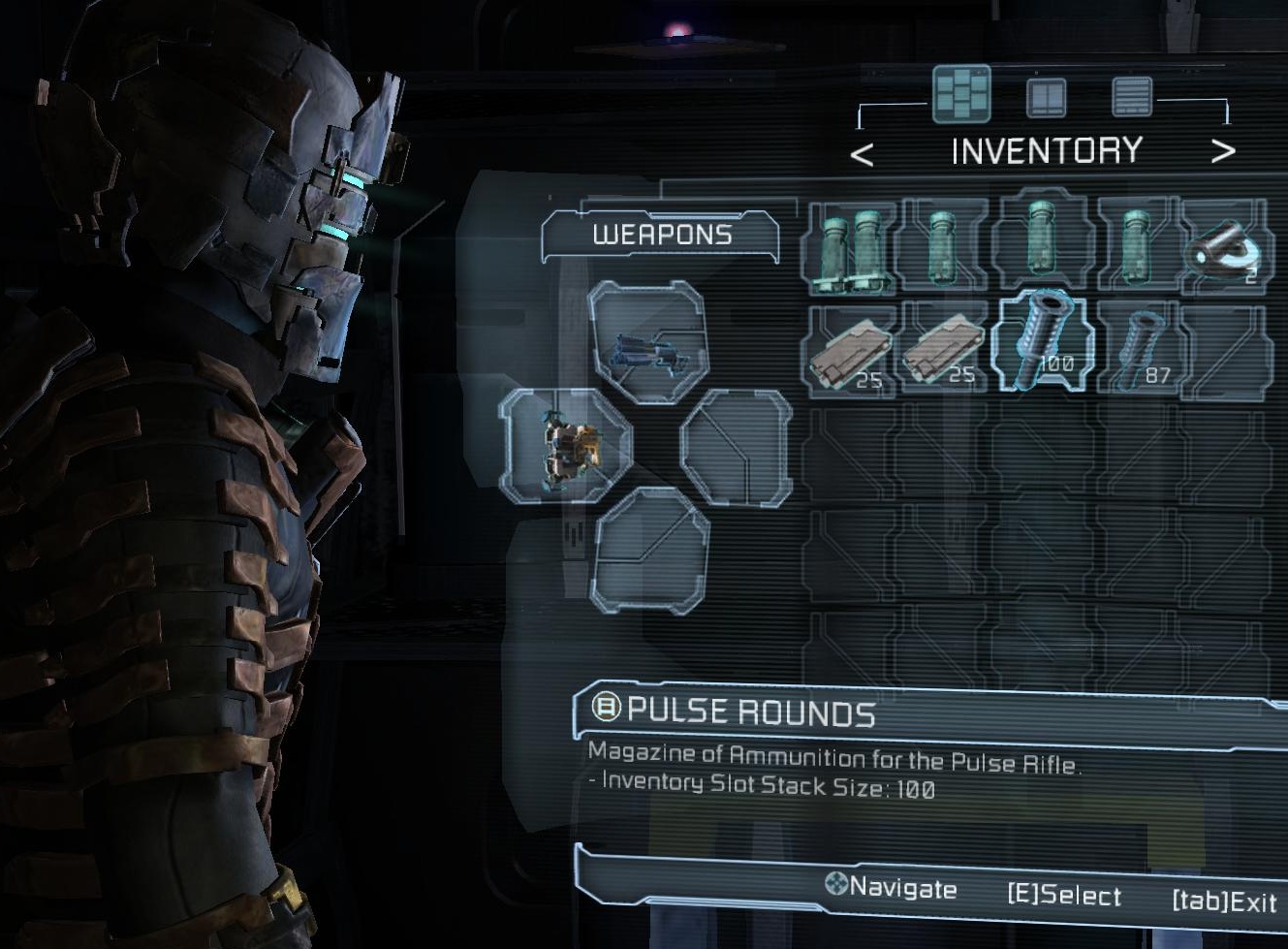Open the two-panel tab icon

[1047, 97]
